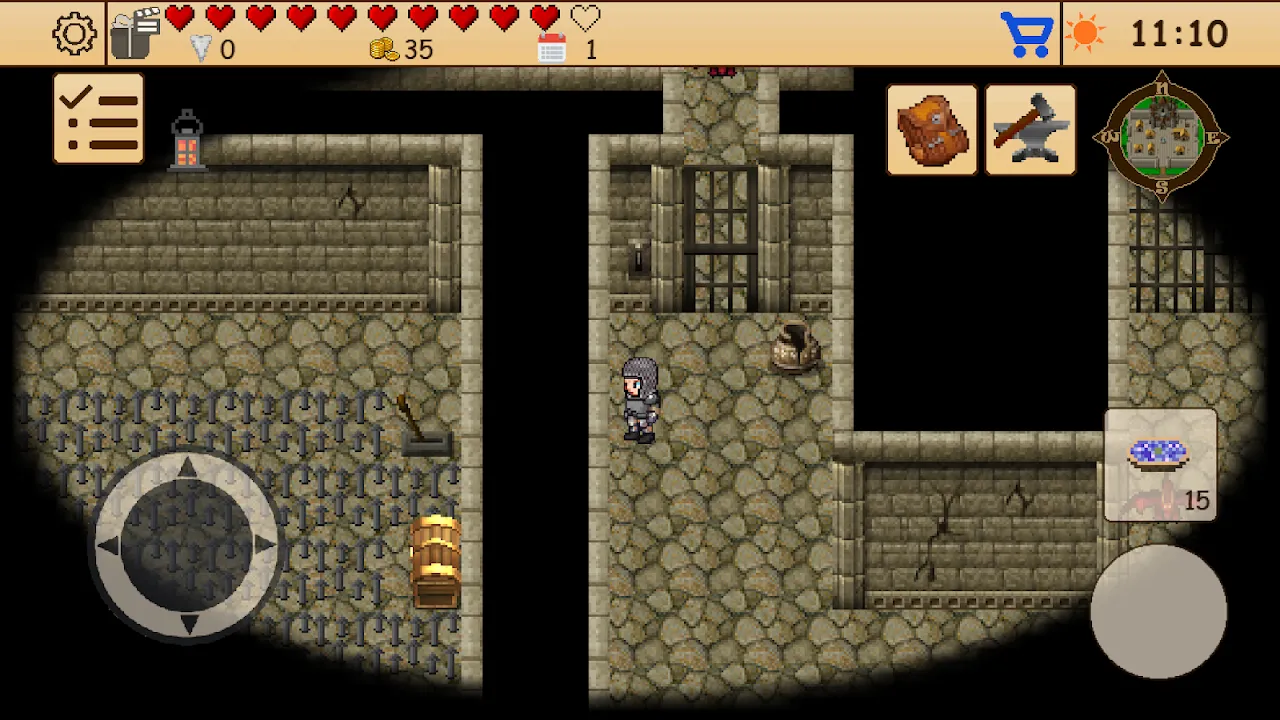
Task: Open the leather backpack inventory
Action: pos(931,130)
